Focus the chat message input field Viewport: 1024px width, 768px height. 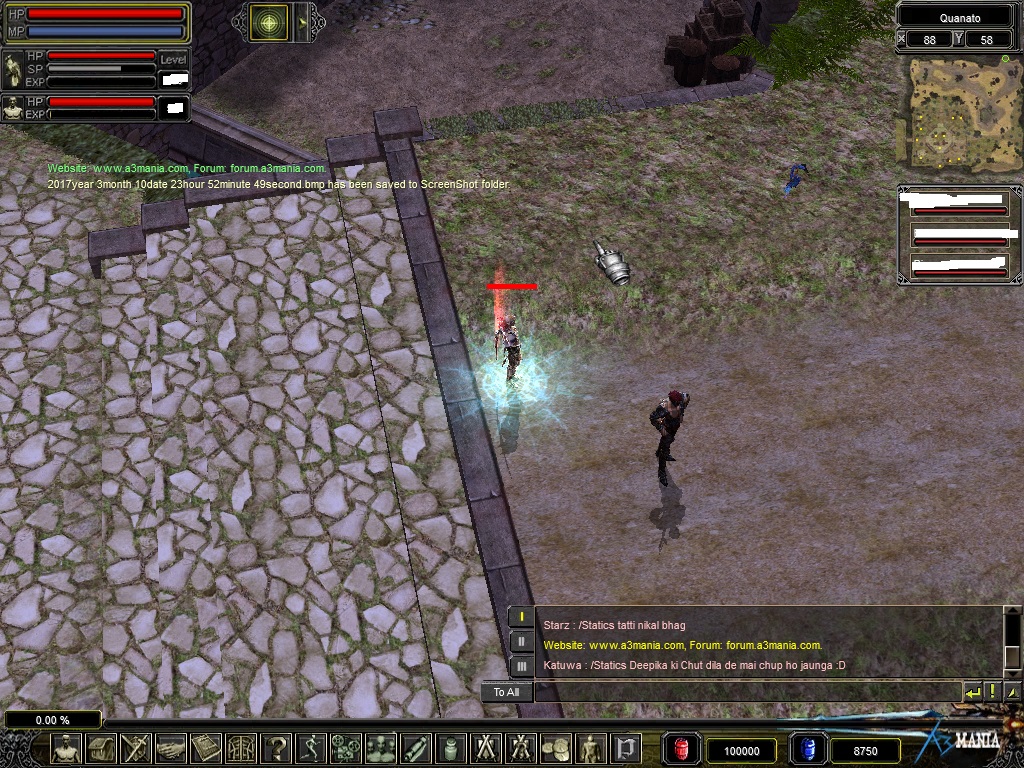pos(746,692)
